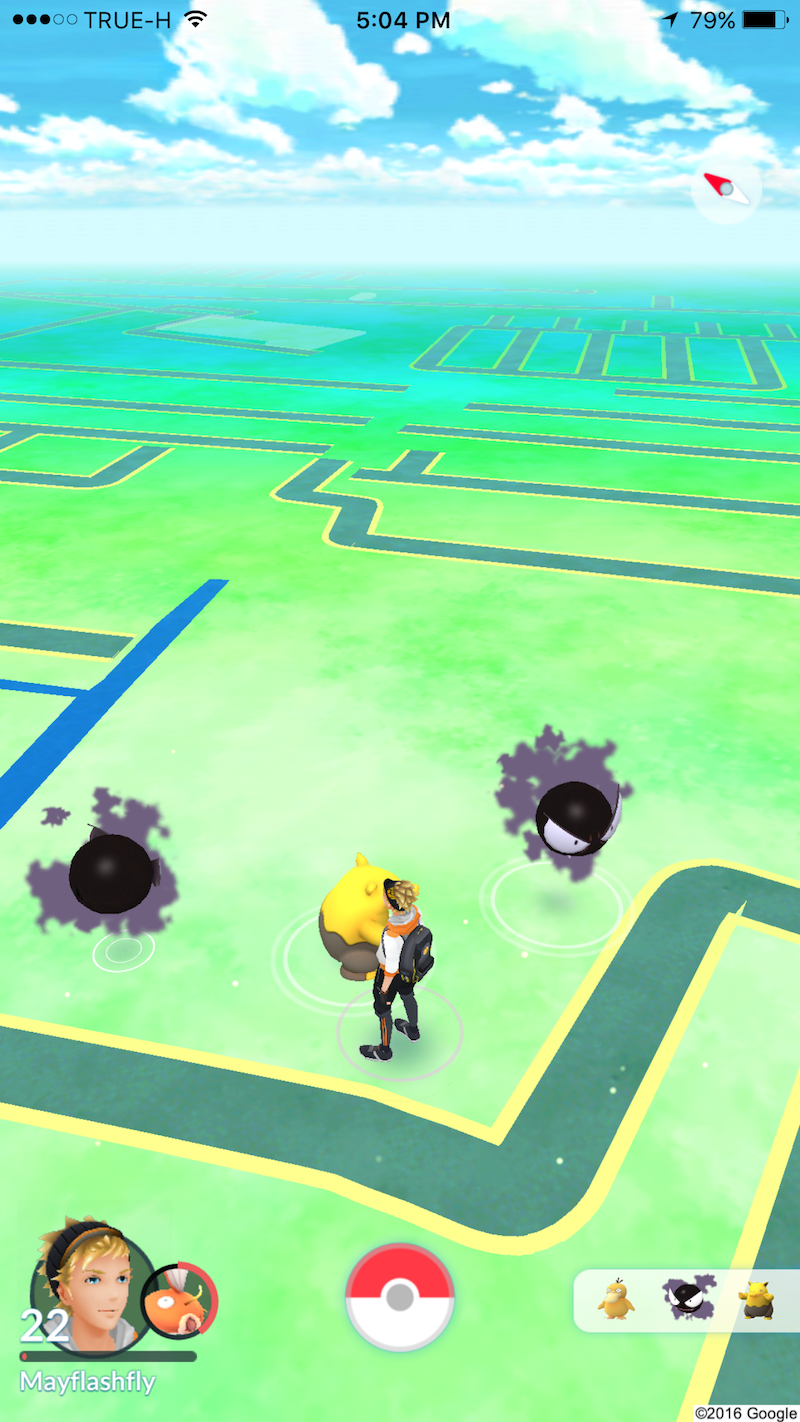800x1422 pixels.
Task: View the Magikarp buddy icon
Action: (x=180, y=1301)
